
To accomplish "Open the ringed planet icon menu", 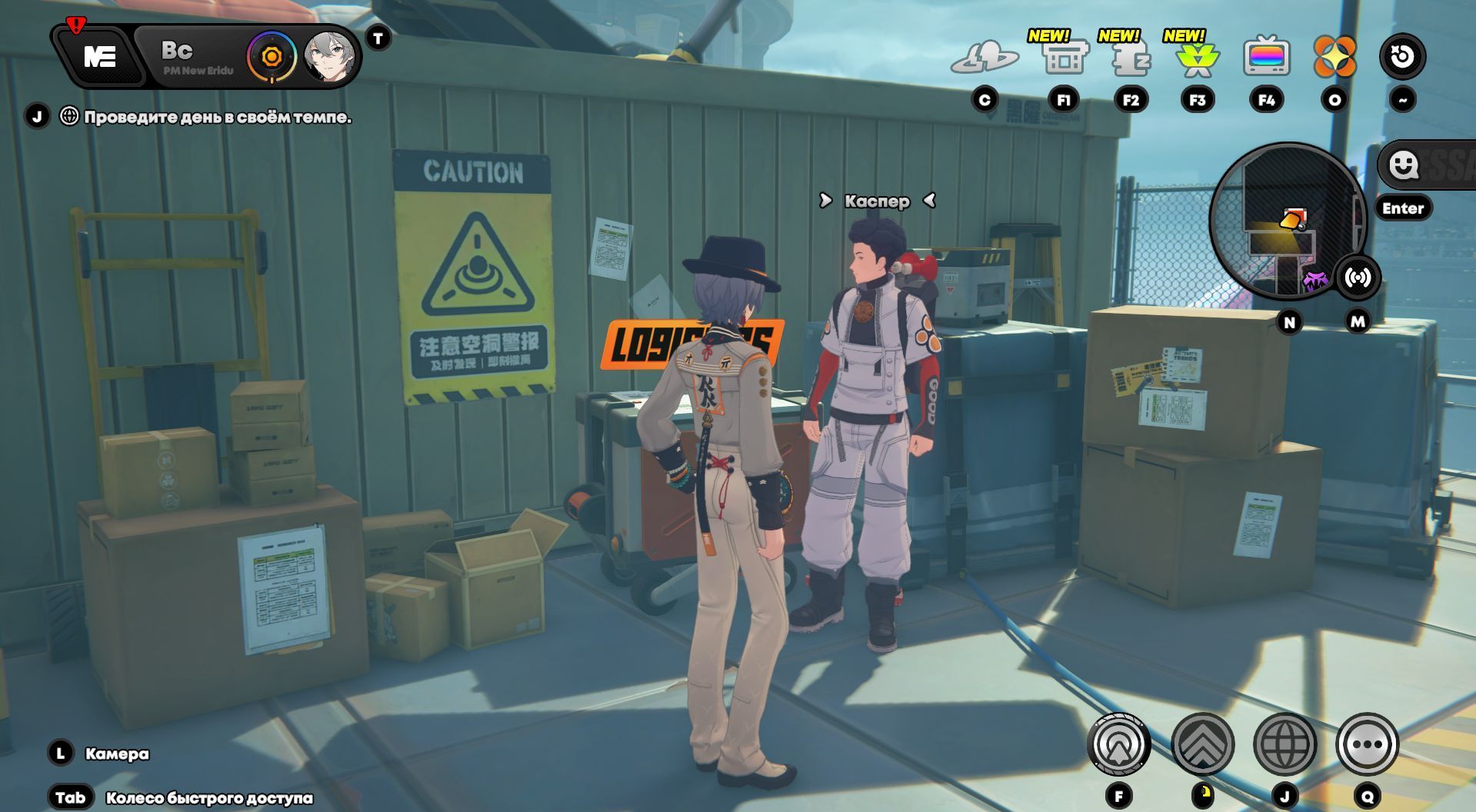I will point(985,58).
